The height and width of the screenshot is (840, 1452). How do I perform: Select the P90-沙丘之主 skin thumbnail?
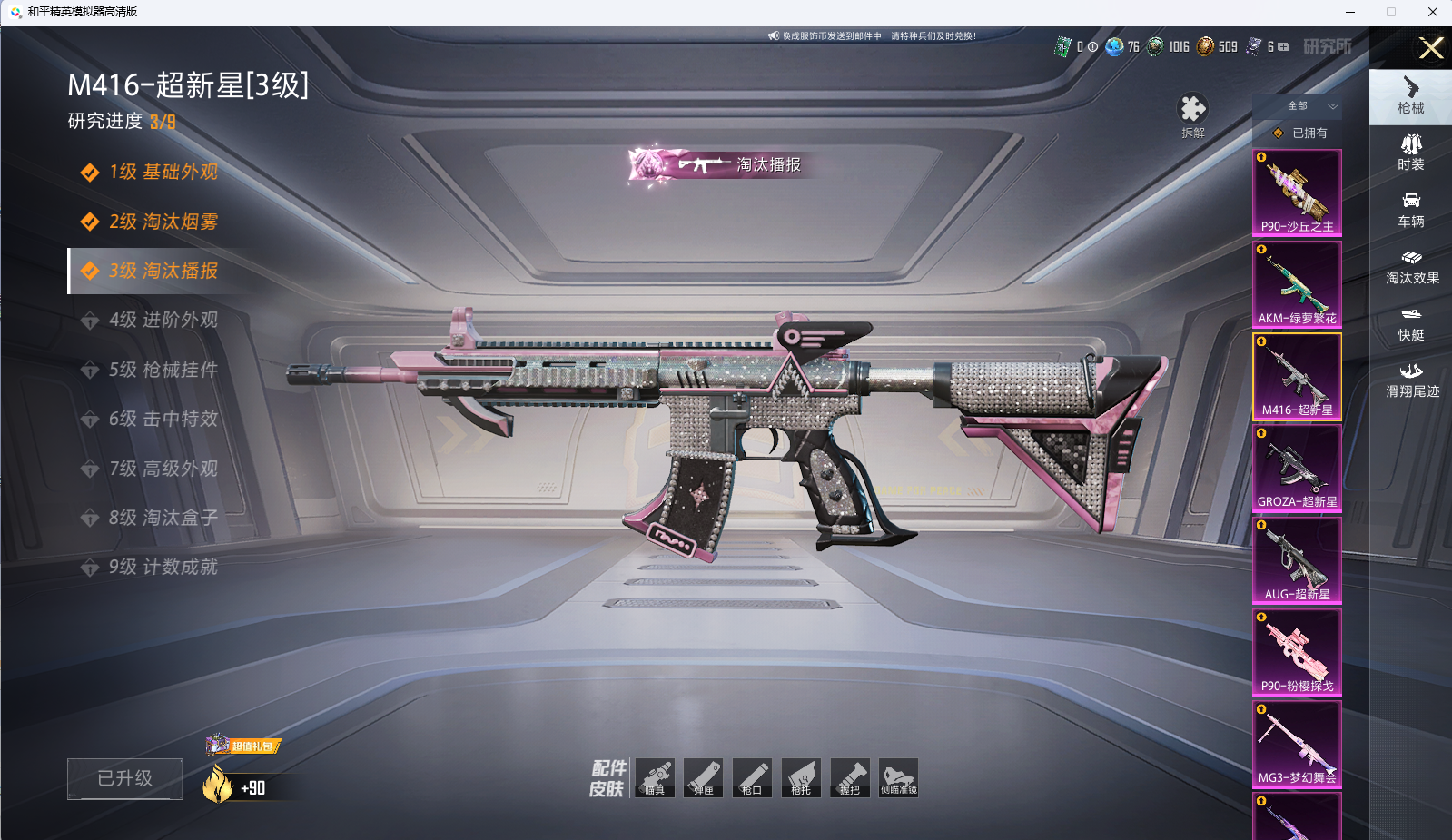pyautogui.click(x=1297, y=193)
